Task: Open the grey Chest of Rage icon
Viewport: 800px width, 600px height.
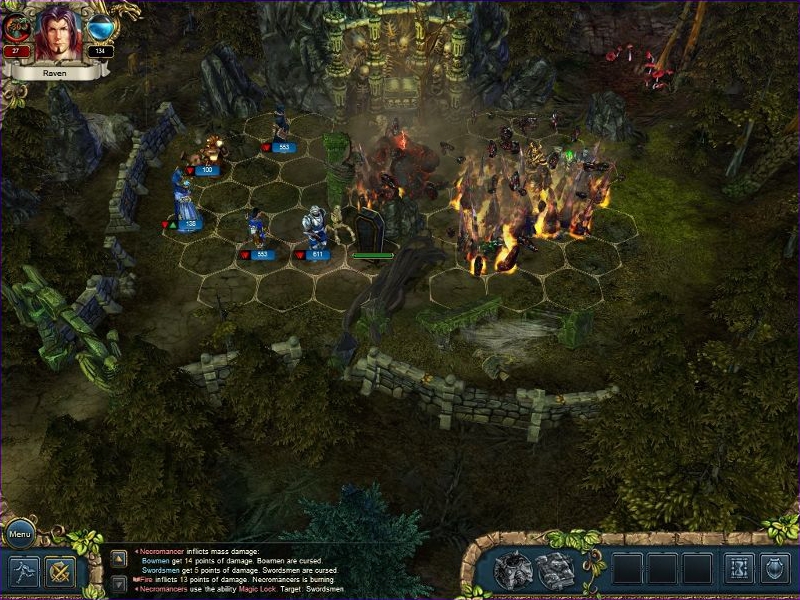Action: coord(513,569)
